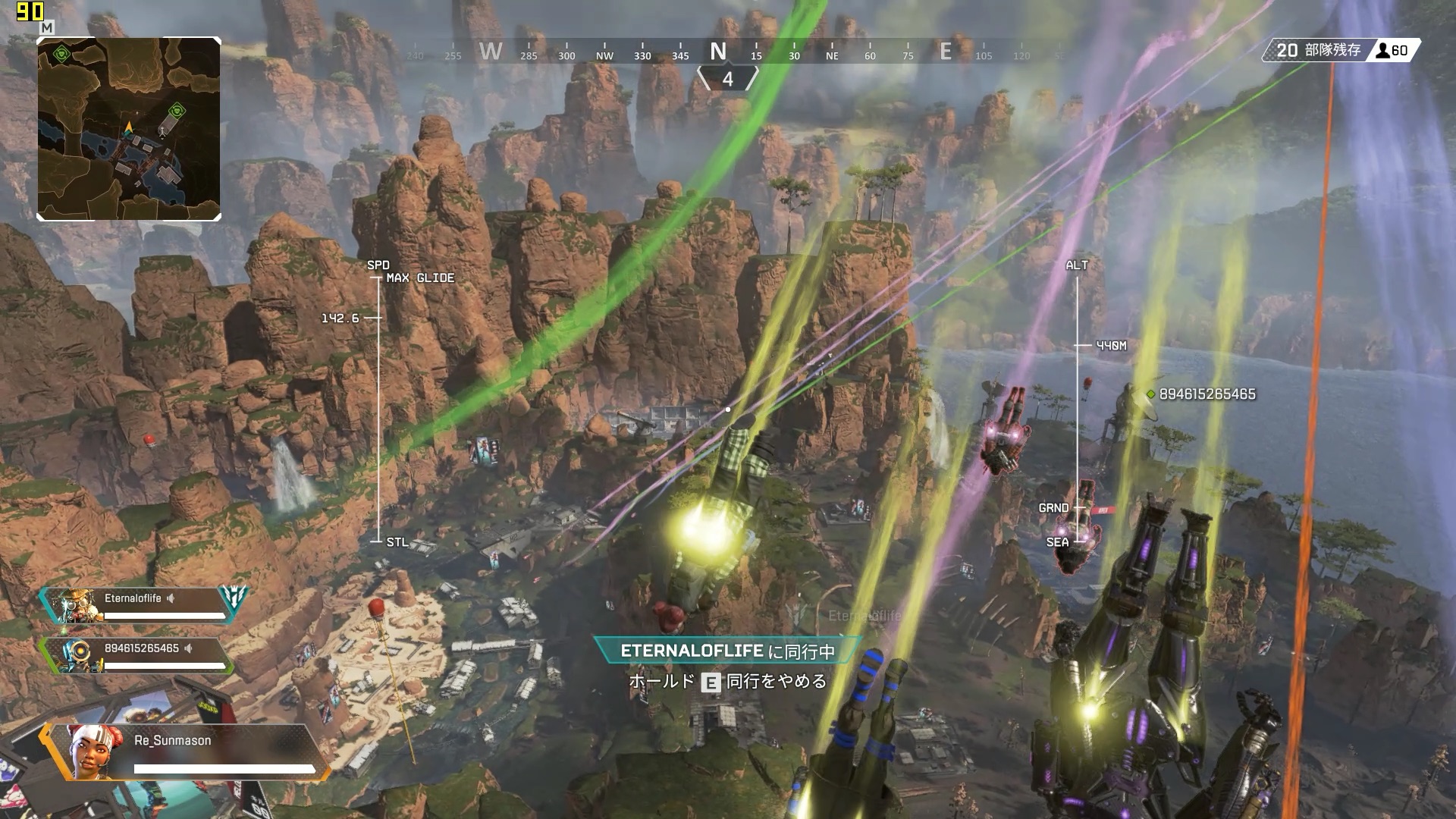This screenshot has width=1456, height=819.
Task: Click the Eternaloflife voice speaker icon
Action: pyautogui.click(x=171, y=598)
